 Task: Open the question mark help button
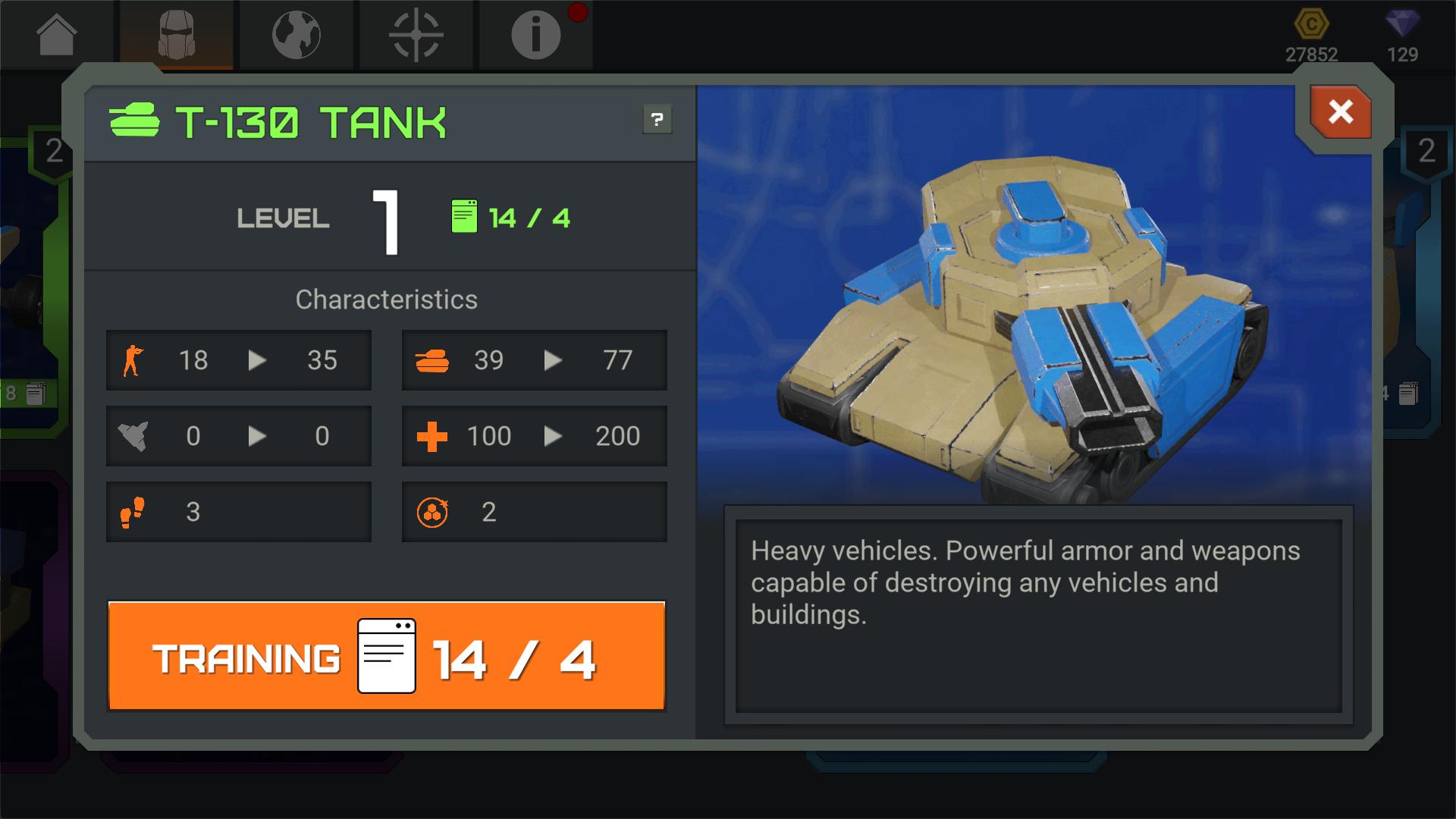tap(657, 120)
